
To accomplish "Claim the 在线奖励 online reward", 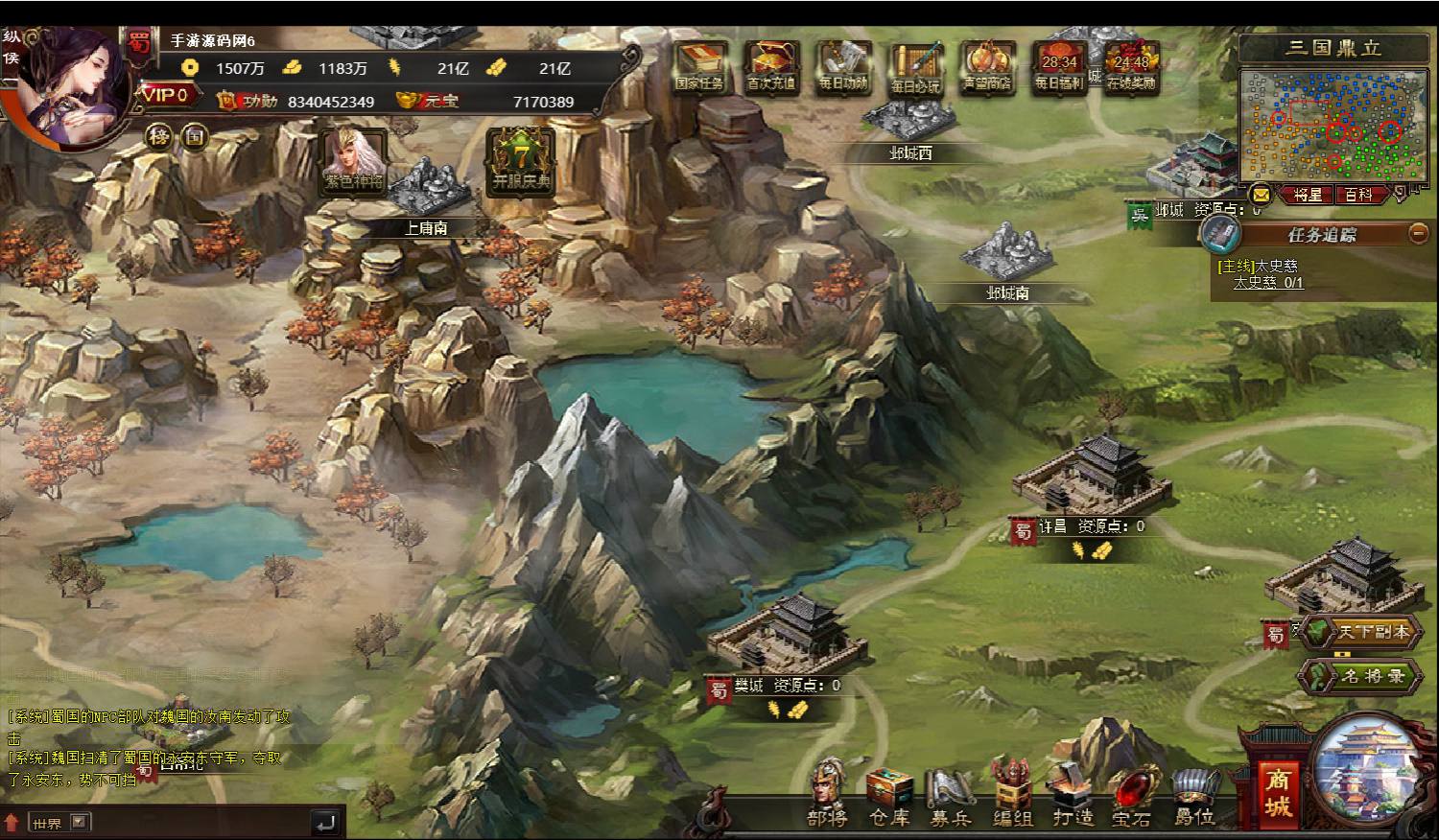I will (1131, 65).
